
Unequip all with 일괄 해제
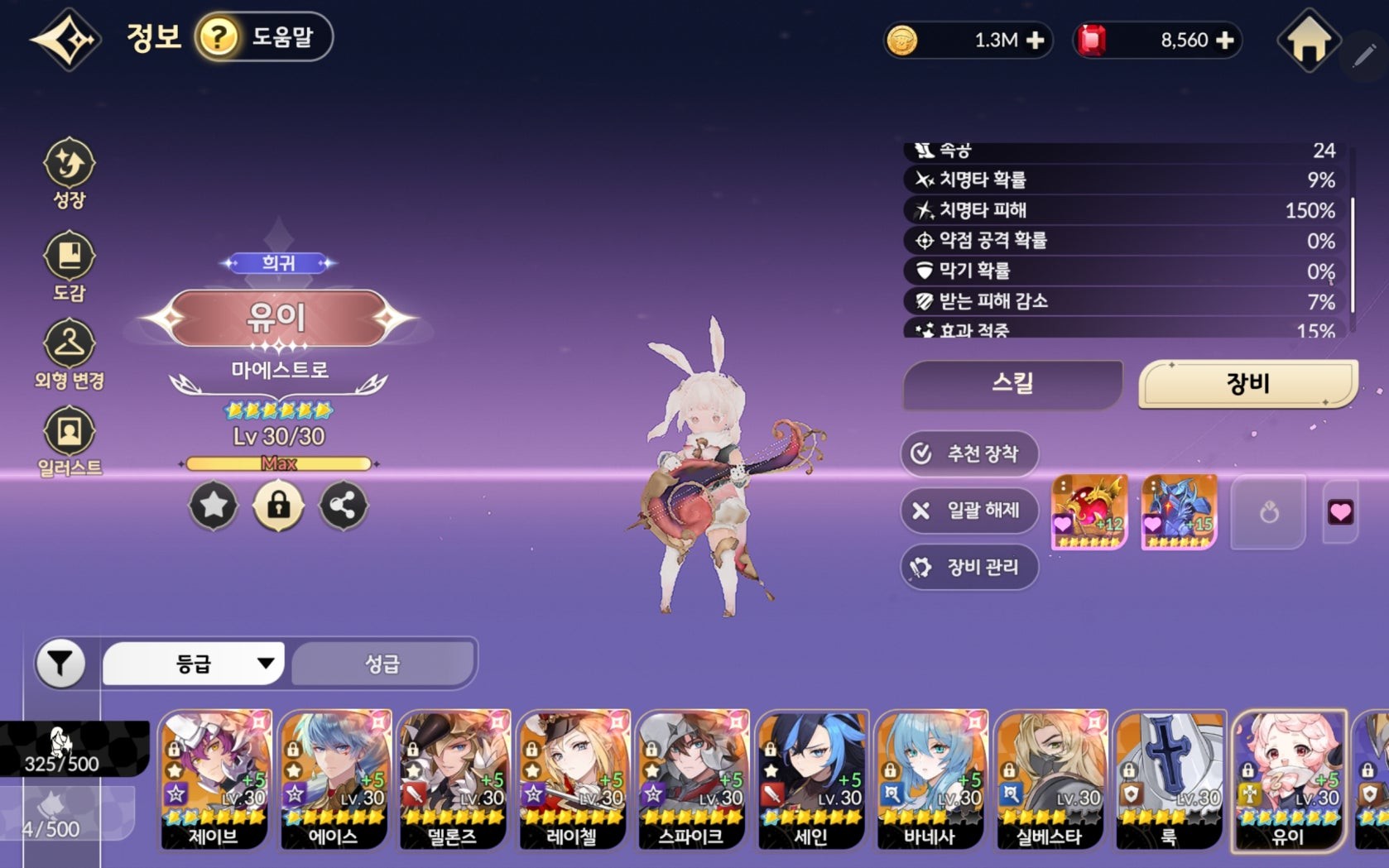click(x=968, y=511)
